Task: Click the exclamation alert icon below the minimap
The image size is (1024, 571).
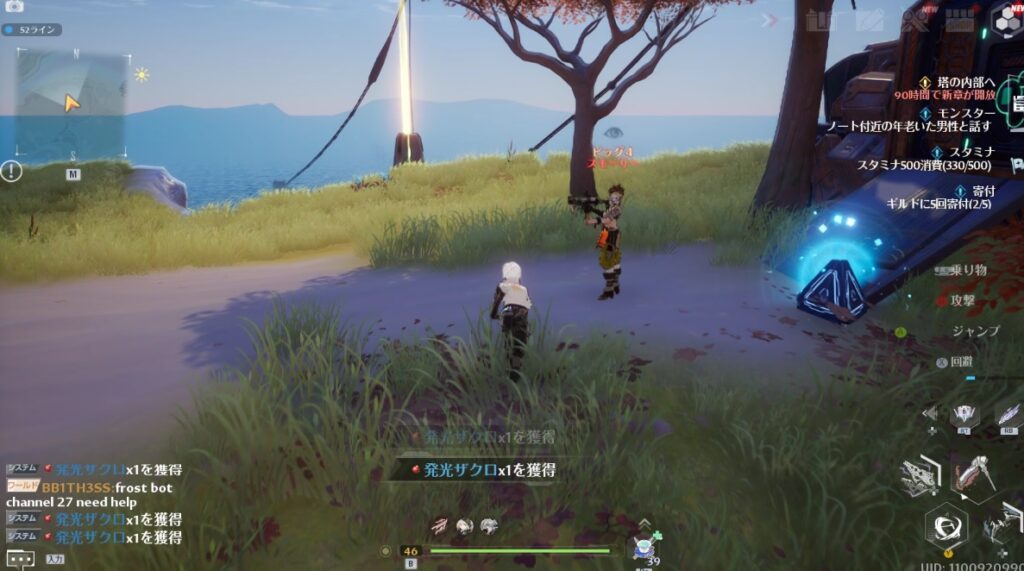Action: (x=12, y=171)
